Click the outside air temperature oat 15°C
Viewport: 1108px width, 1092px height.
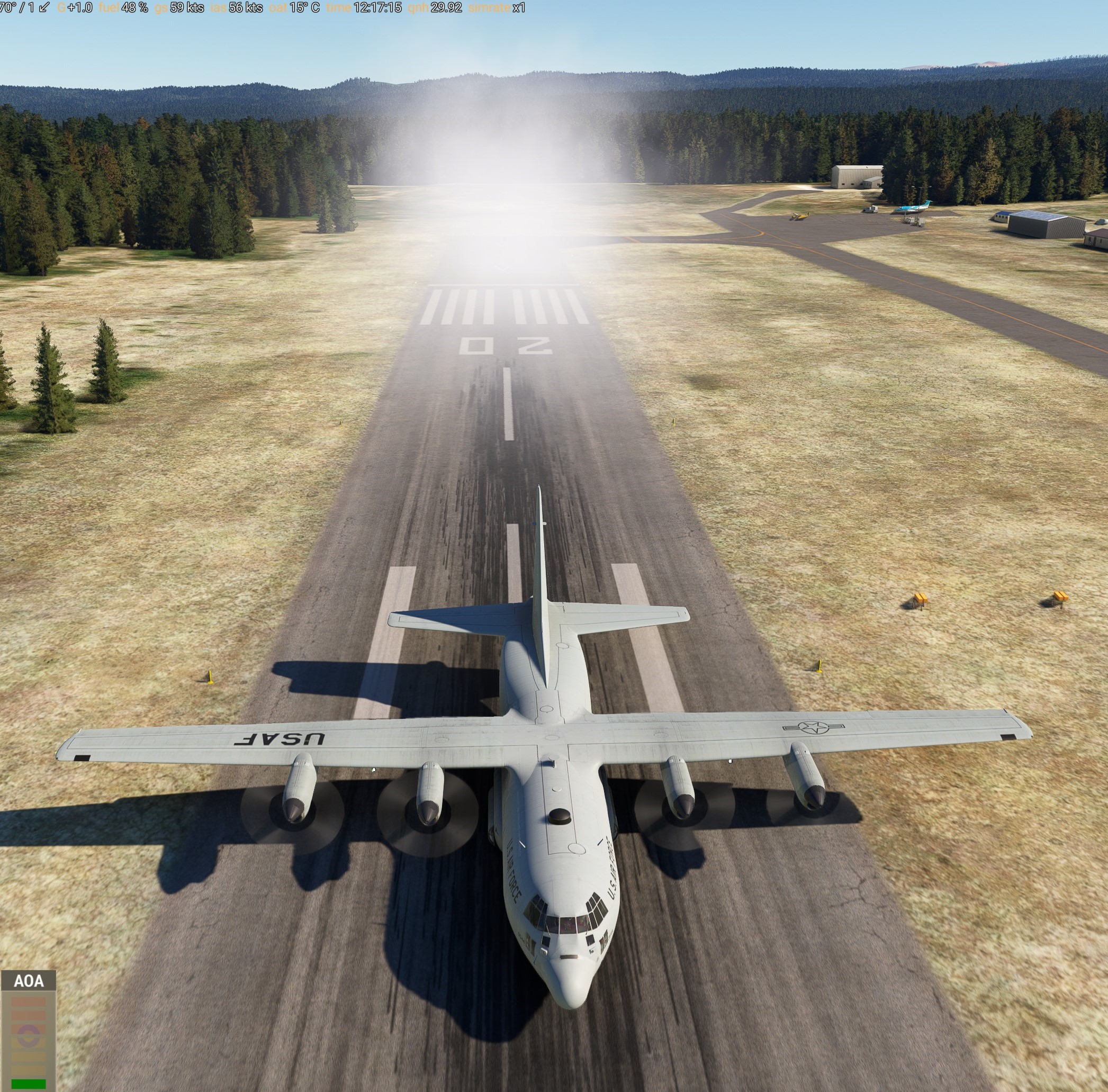(292, 8)
